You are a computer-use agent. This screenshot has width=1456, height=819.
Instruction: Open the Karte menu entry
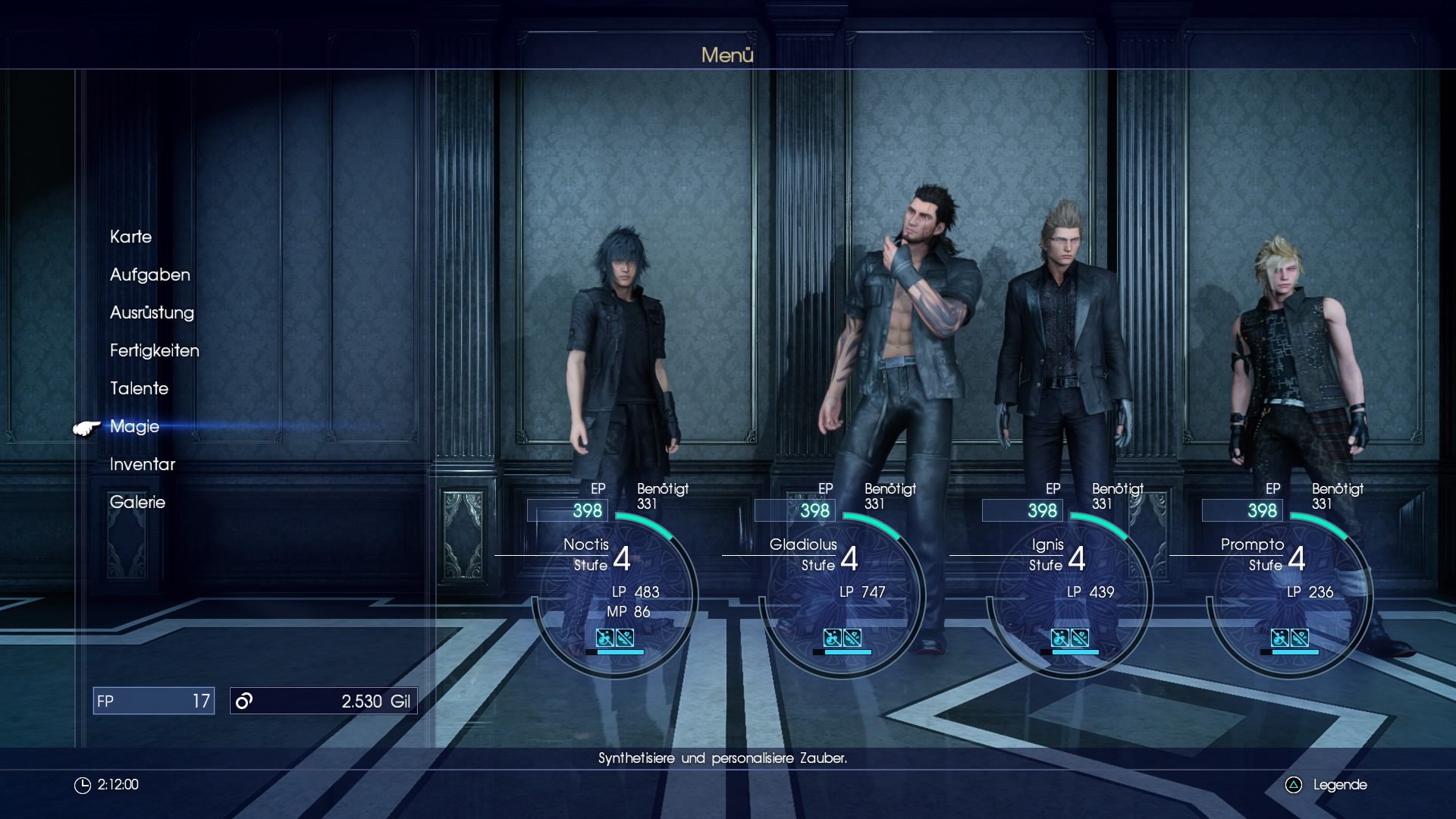coord(131,237)
